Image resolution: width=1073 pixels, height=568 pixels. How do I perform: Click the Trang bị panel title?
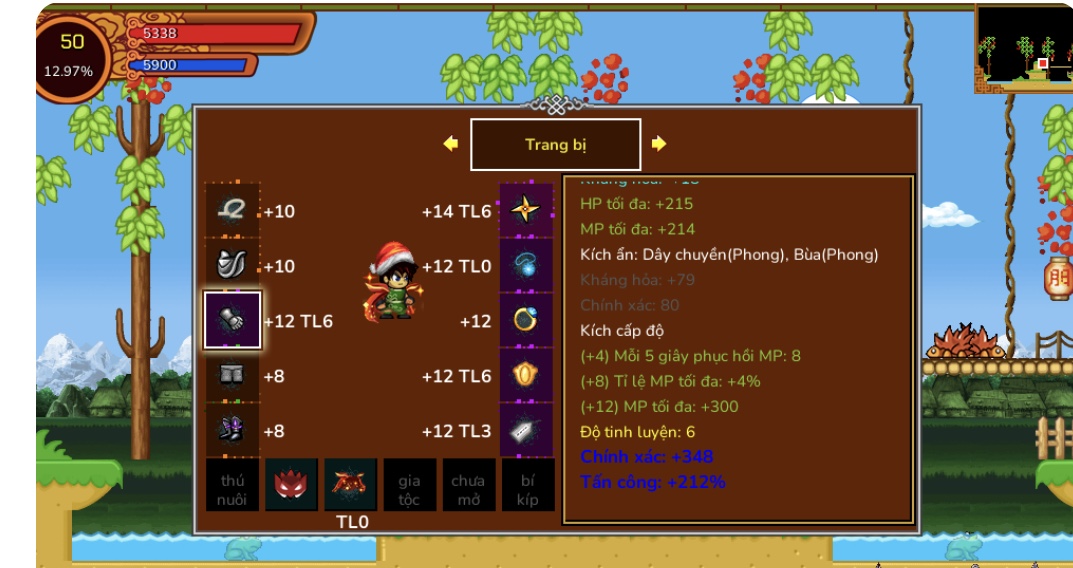point(555,145)
